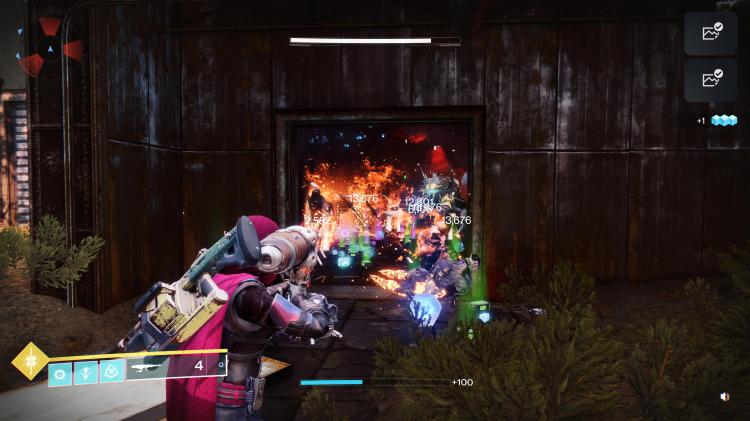
Task: Trigger the downward-arrow ability icon
Action: click(x=86, y=371)
